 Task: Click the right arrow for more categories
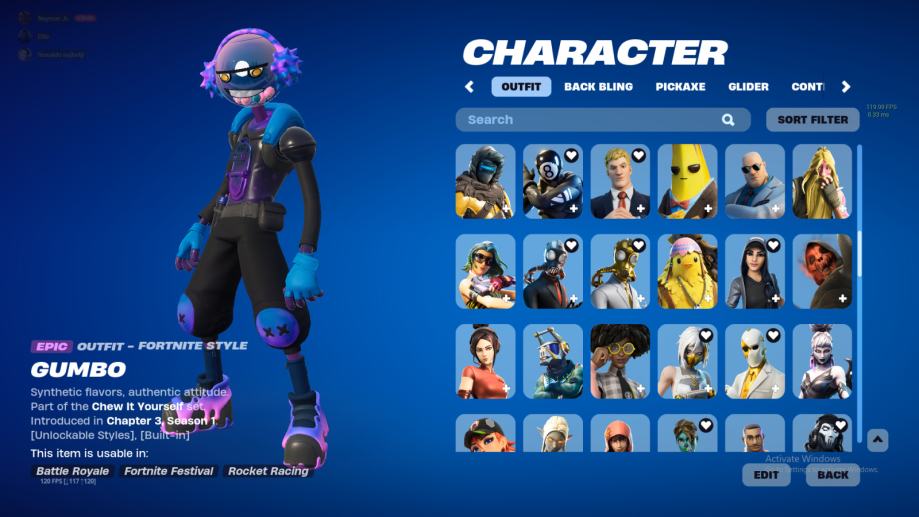click(x=846, y=87)
